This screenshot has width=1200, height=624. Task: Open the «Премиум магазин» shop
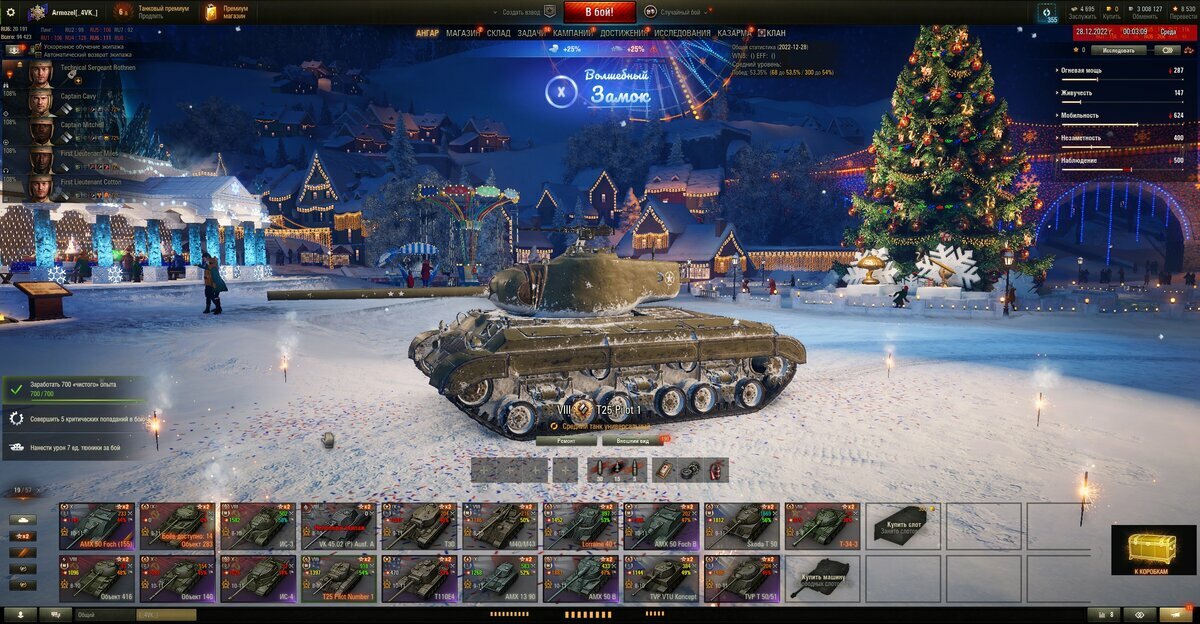point(226,12)
